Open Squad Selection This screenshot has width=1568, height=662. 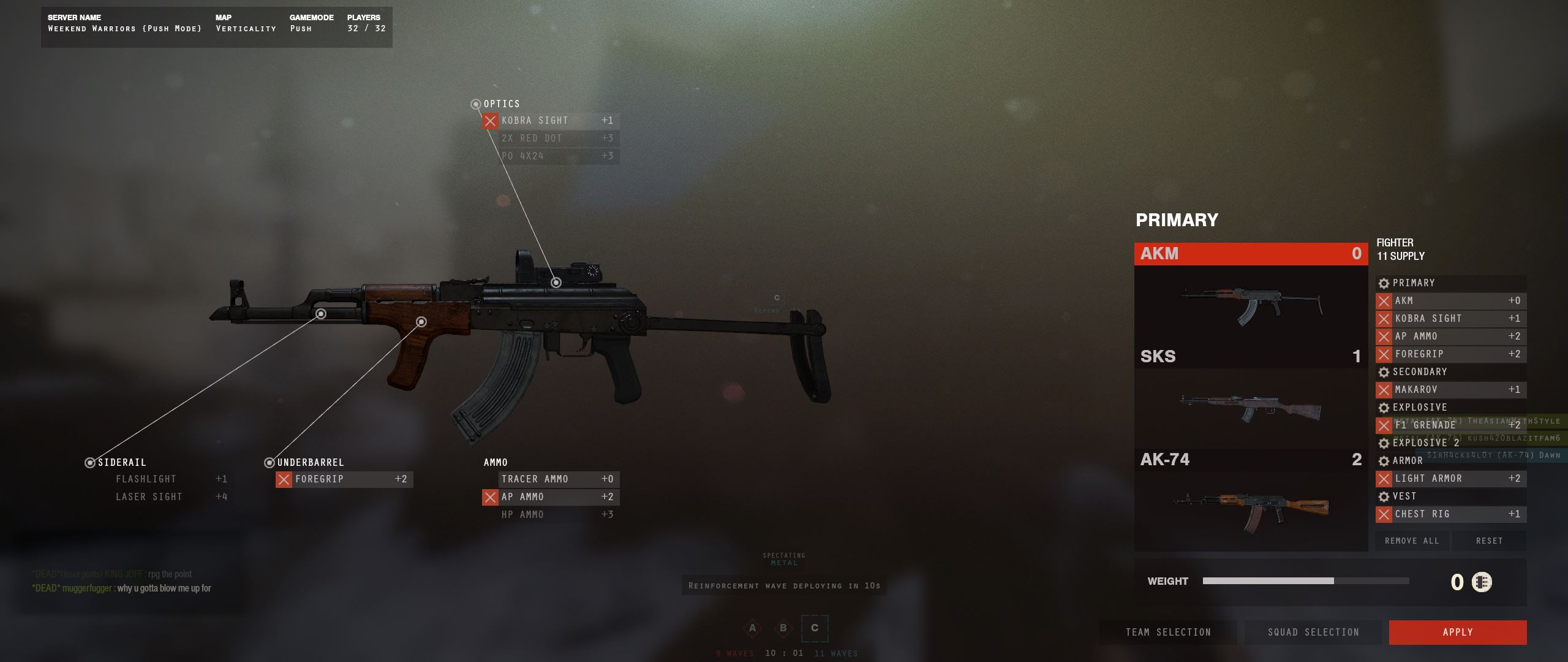[x=1313, y=632]
